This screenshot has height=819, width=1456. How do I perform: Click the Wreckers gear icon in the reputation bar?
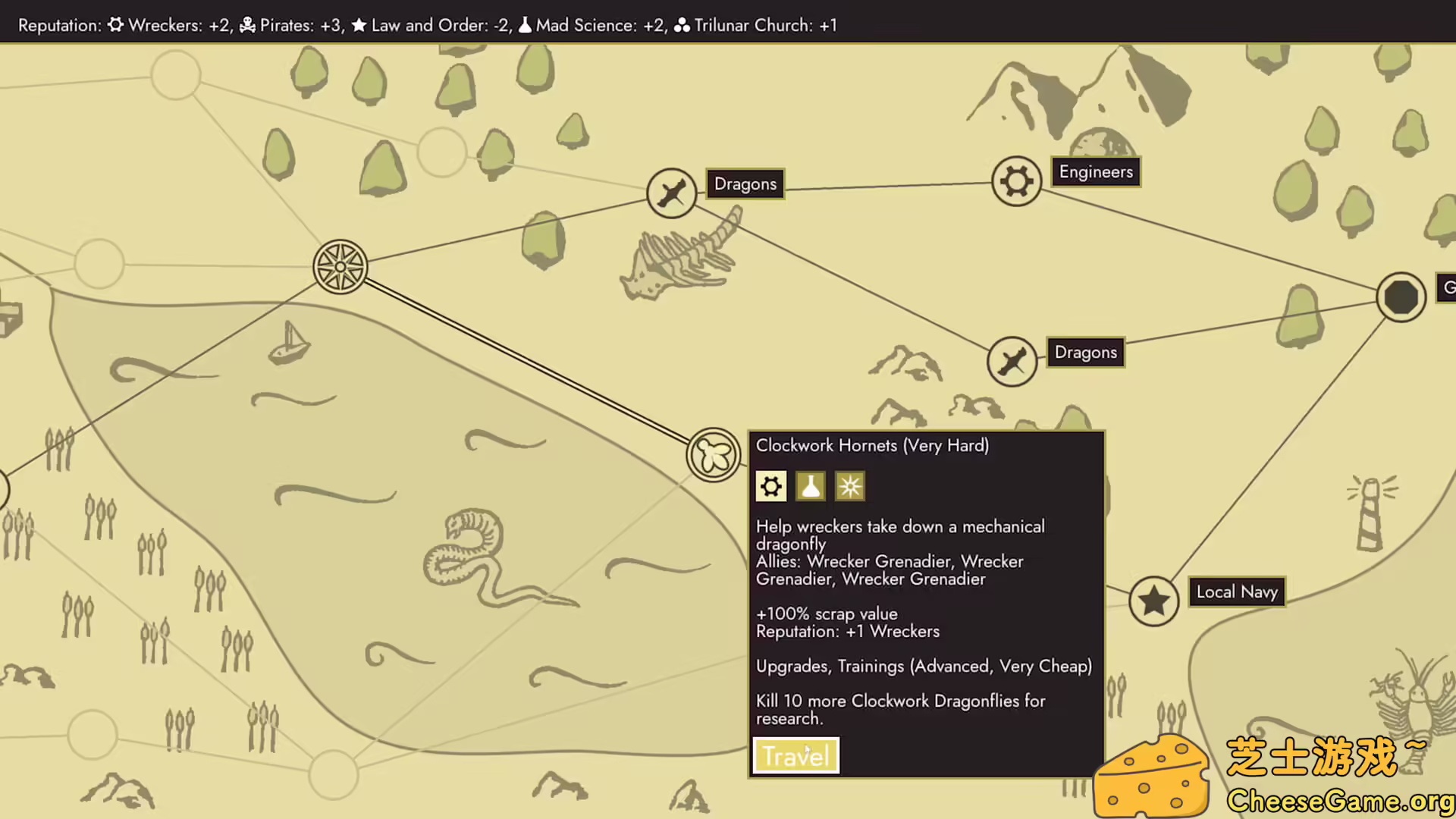point(115,25)
